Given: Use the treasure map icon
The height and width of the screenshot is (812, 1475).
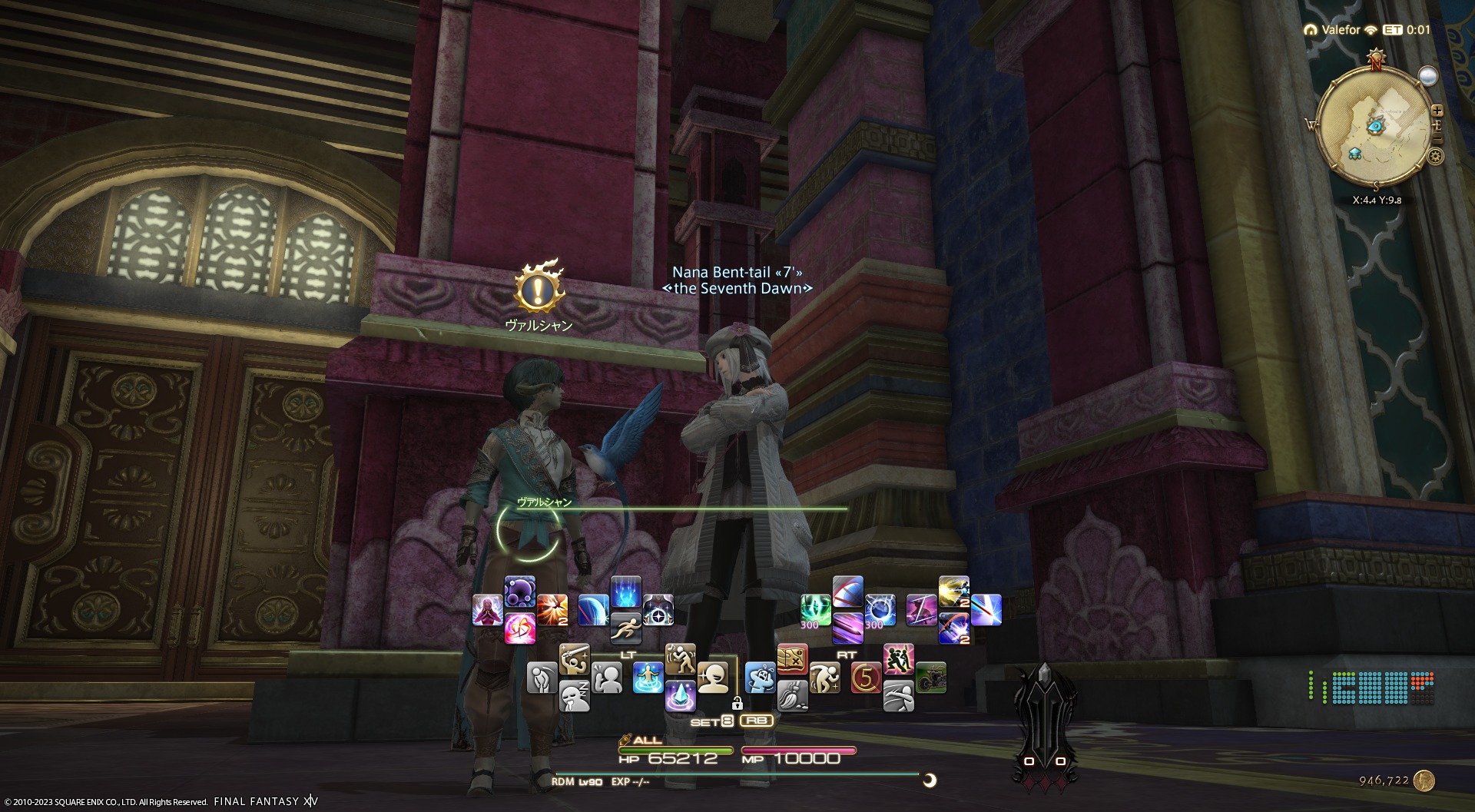Looking at the screenshot, I should [x=792, y=660].
